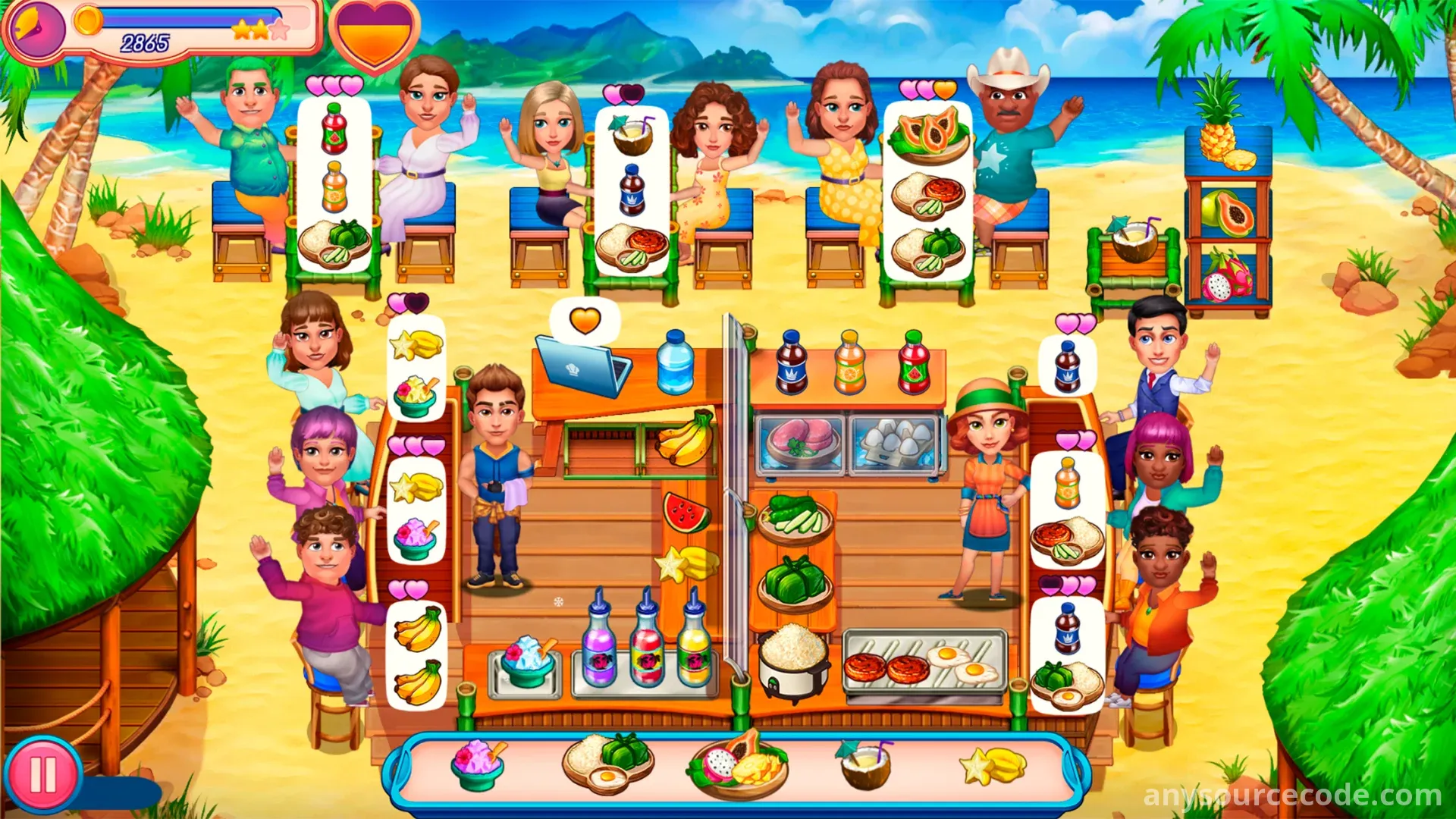Pick the rice, leaf wrap and egg tray plate
Viewport: 1456px width, 819px height.
click(607, 761)
